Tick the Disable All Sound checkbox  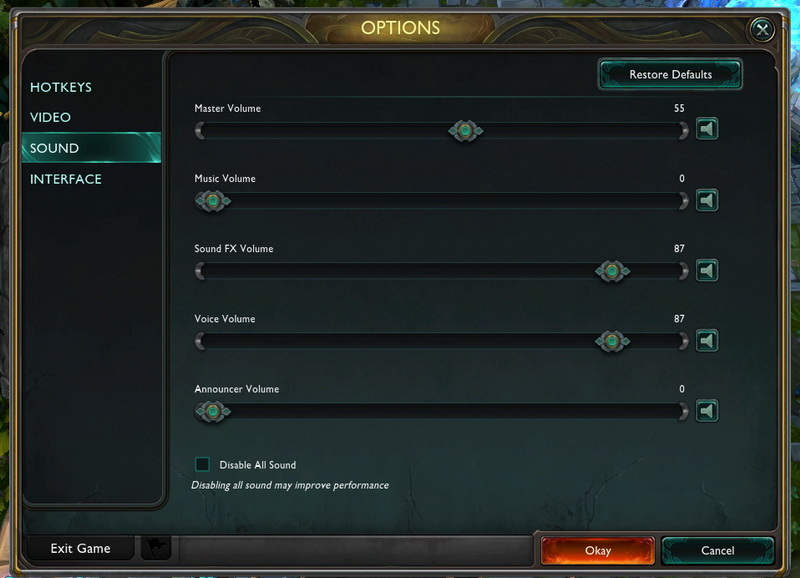click(x=203, y=464)
